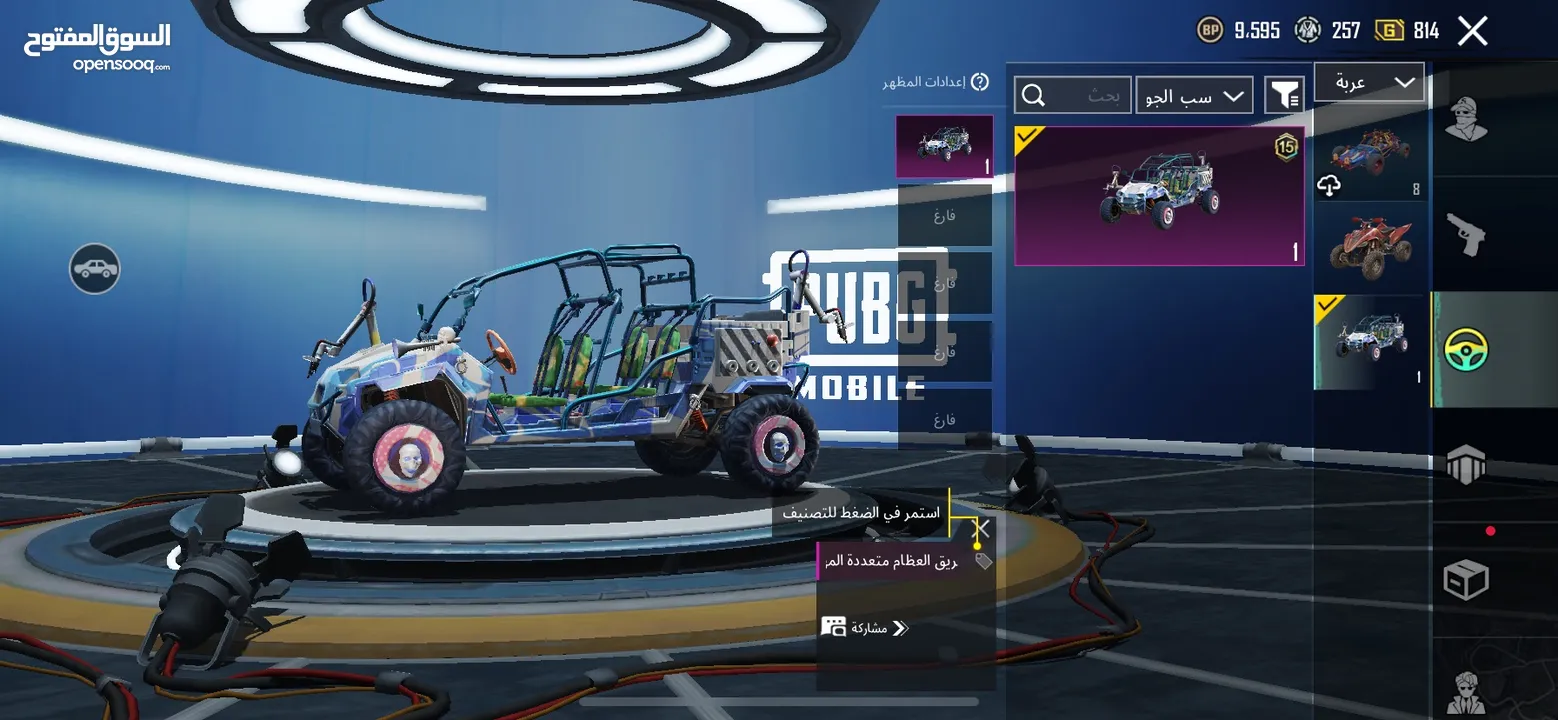Viewport: 1558px width, 720px height.
Task: Dismiss the sorting hint tooltip with its X
Action: tap(983, 528)
